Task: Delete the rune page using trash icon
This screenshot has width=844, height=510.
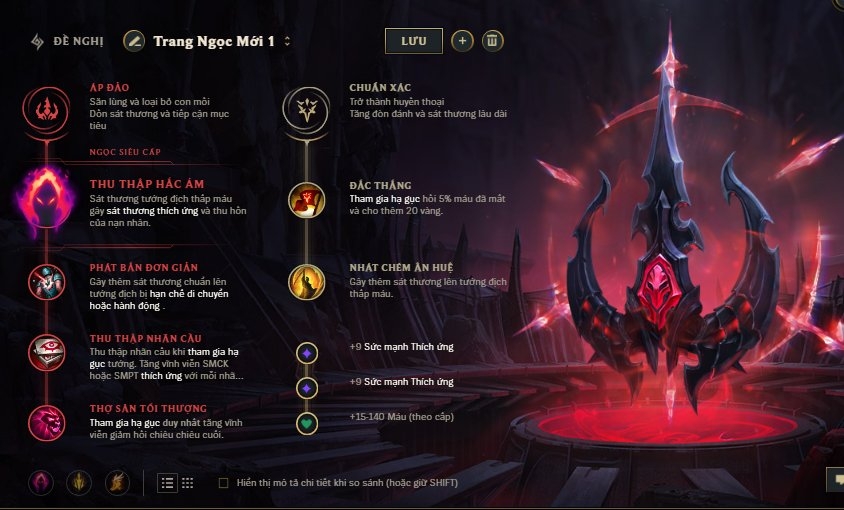Action: [x=492, y=41]
